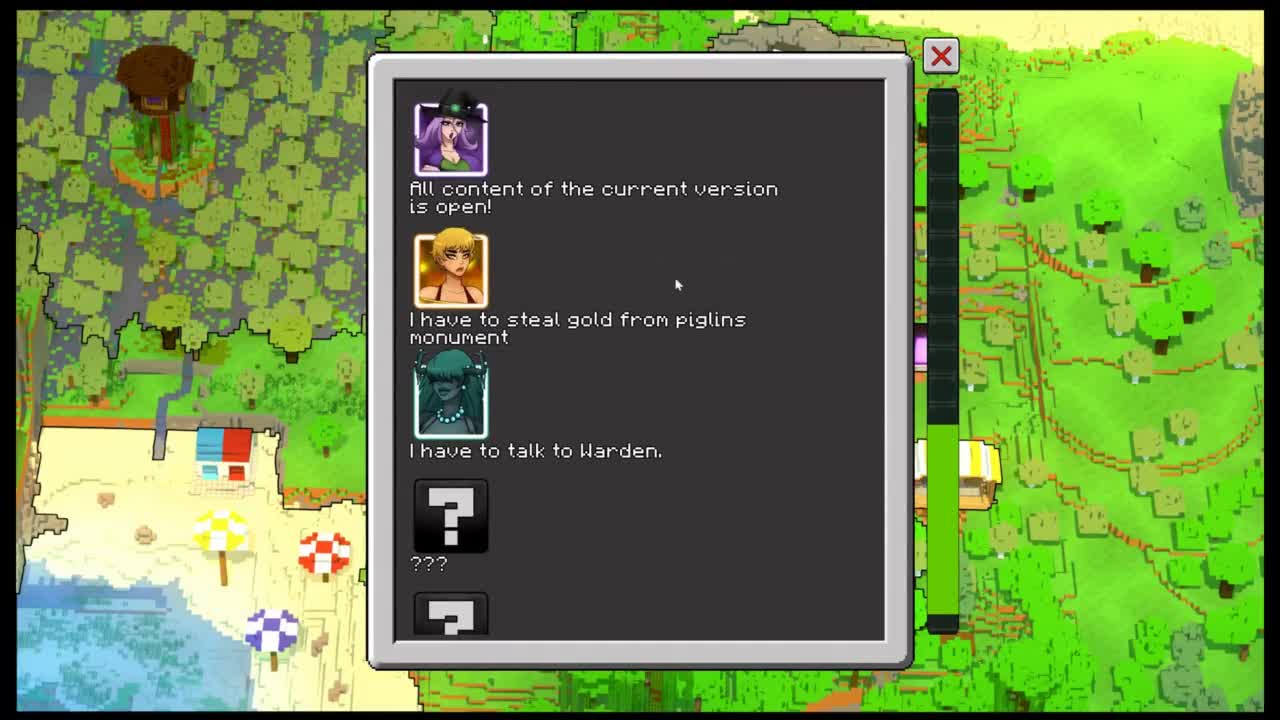
Task: Select the purple-haired witch portrait
Action: point(451,139)
